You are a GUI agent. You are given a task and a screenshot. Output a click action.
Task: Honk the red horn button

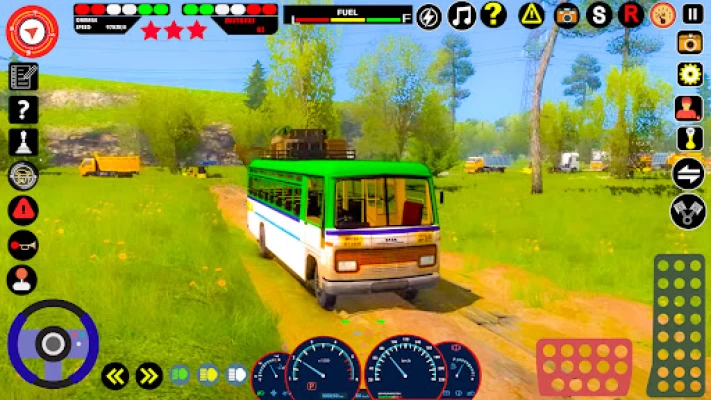(x=22, y=244)
